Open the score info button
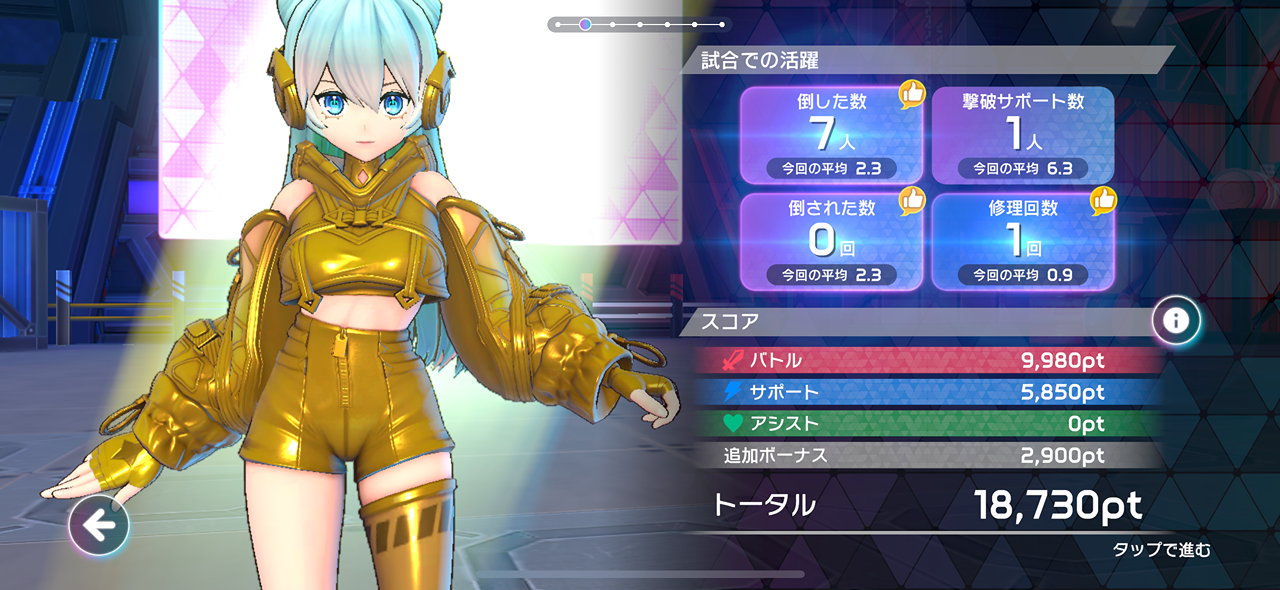 pyautogui.click(x=1176, y=320)
